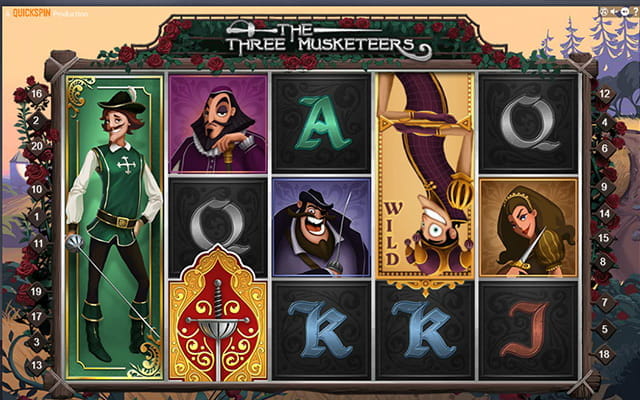Show payline number 14
This screenshot has width=640, height=400.
604,214
